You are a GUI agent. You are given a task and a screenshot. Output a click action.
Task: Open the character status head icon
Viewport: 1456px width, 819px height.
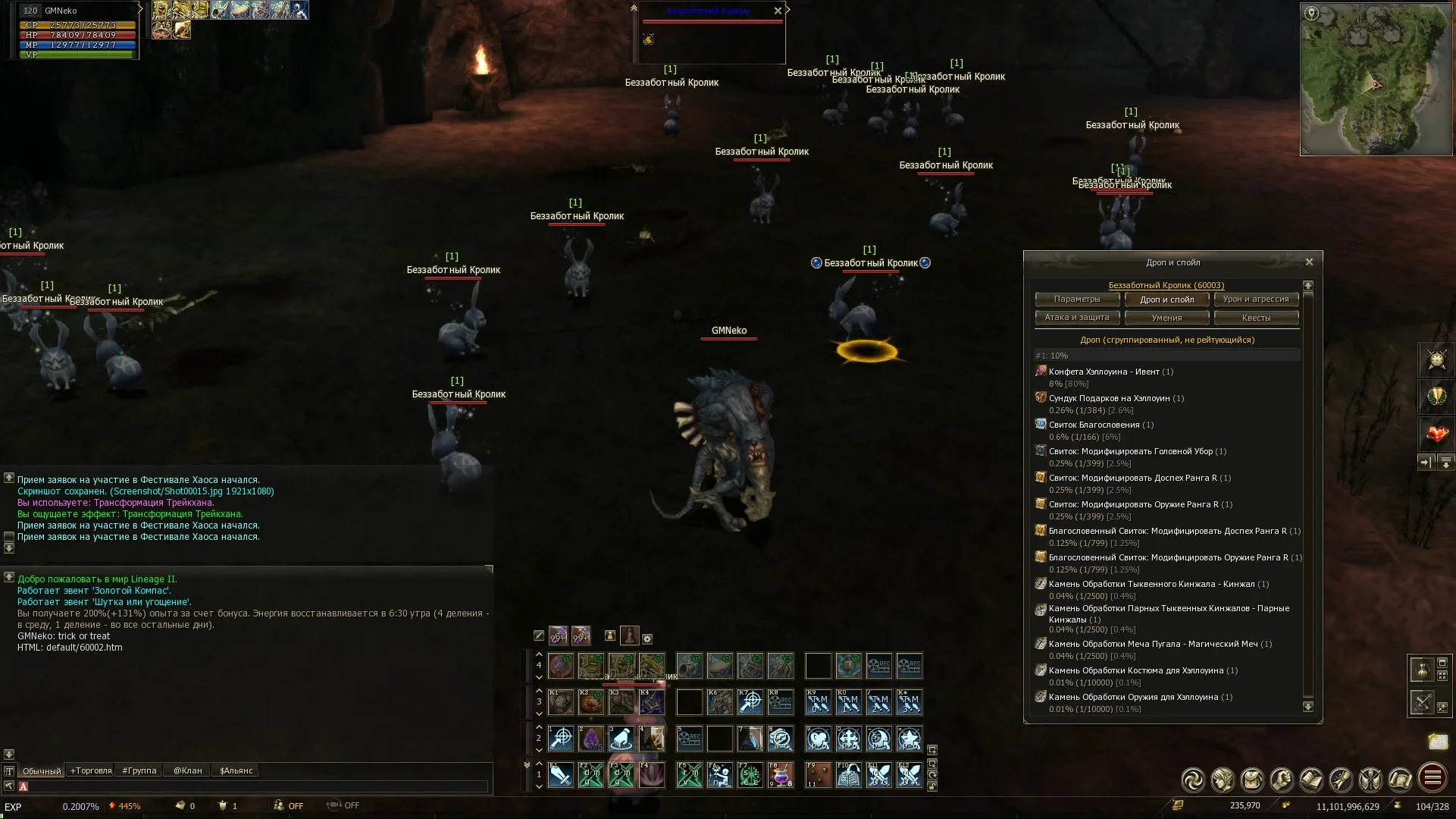click(1223, 780)
